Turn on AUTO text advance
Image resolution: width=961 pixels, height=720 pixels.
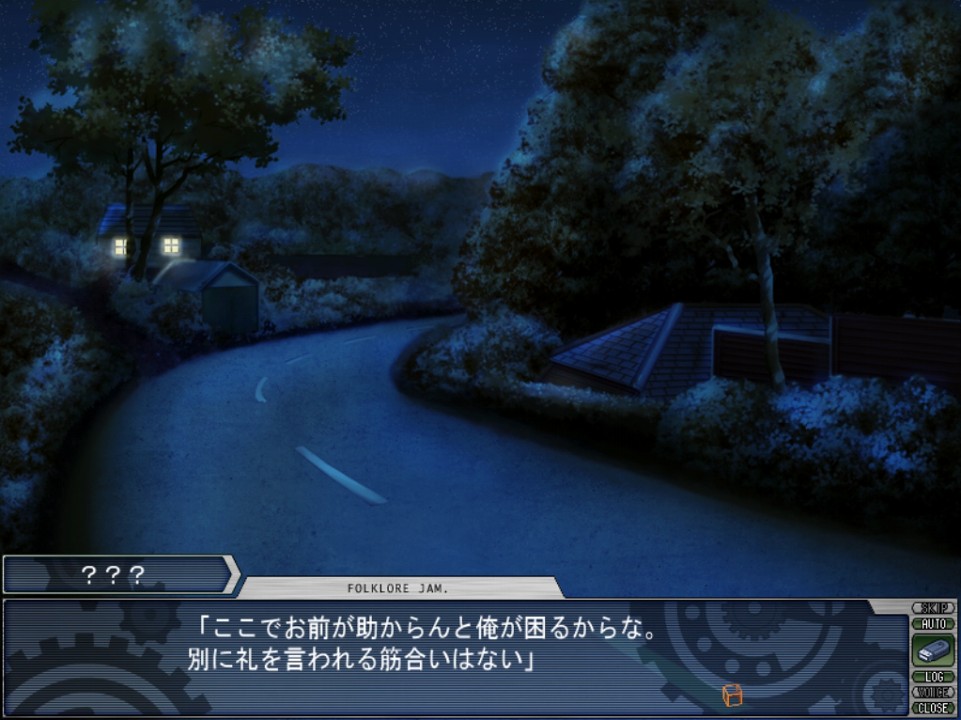tap(933, 623)
